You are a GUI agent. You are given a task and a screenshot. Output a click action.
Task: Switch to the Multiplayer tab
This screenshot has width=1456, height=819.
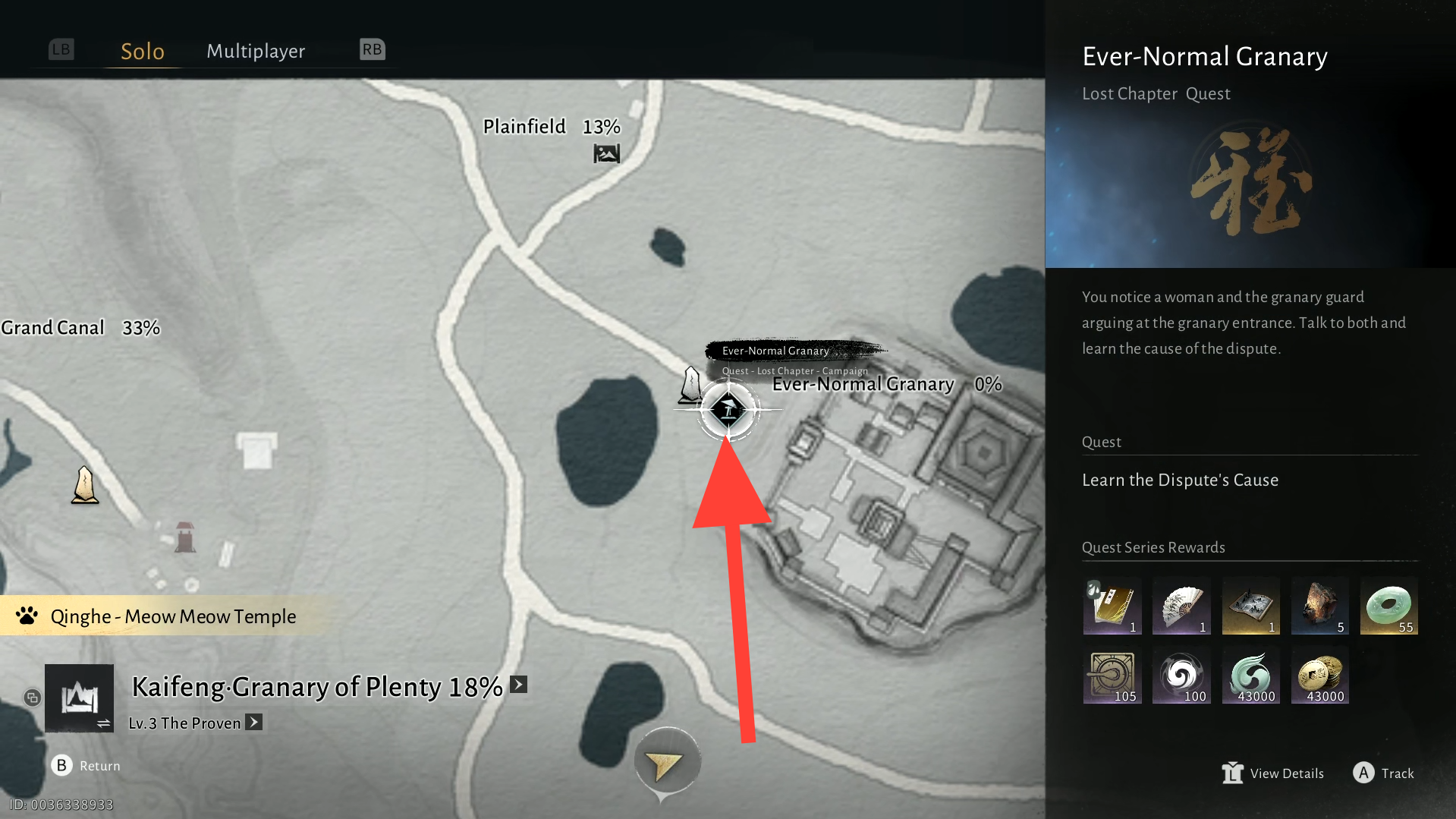coord(256,52)
